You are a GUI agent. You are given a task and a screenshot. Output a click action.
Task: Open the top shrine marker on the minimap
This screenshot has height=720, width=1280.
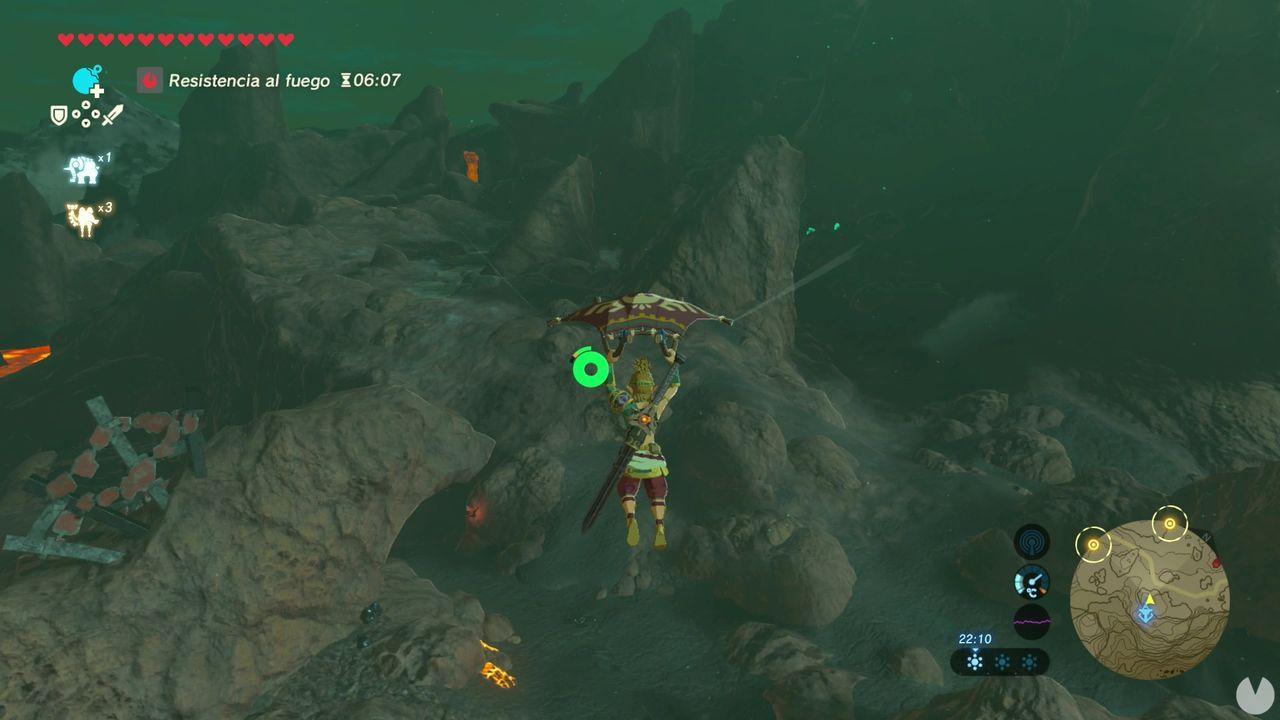[1170, 523]
